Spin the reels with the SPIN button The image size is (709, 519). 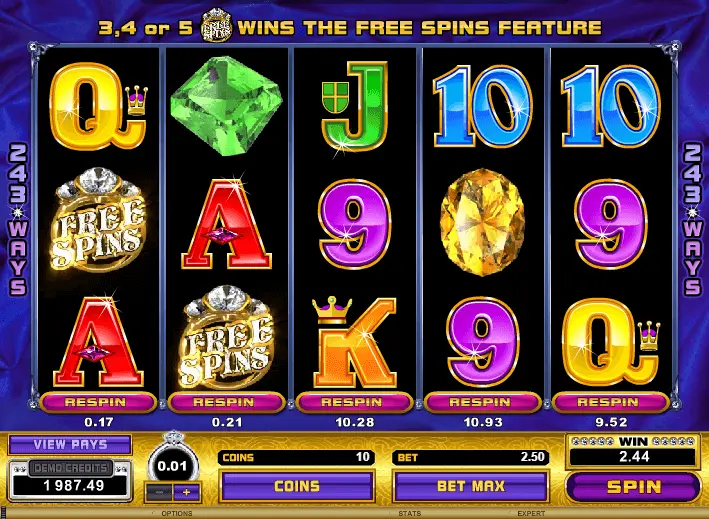point(633,487)
